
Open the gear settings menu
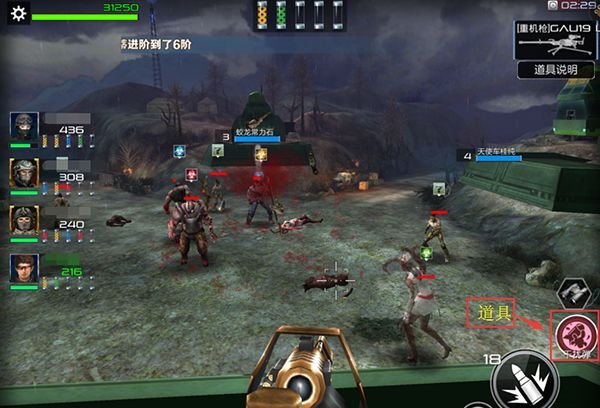17,15
